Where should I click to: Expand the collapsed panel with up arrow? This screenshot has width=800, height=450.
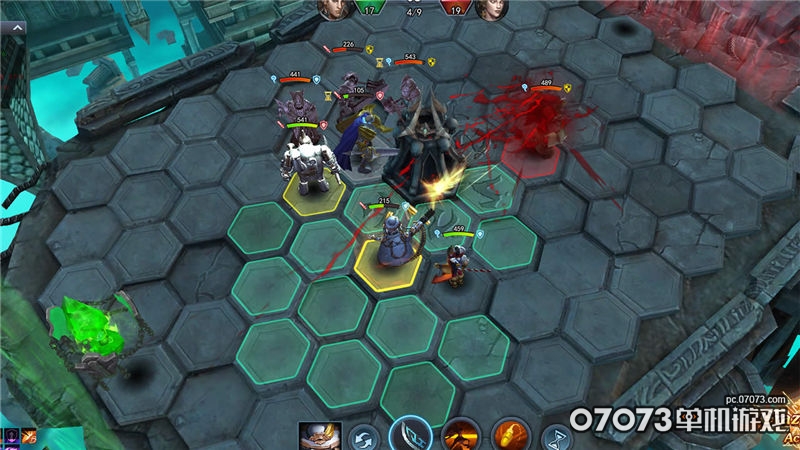[x=17, y=30]
